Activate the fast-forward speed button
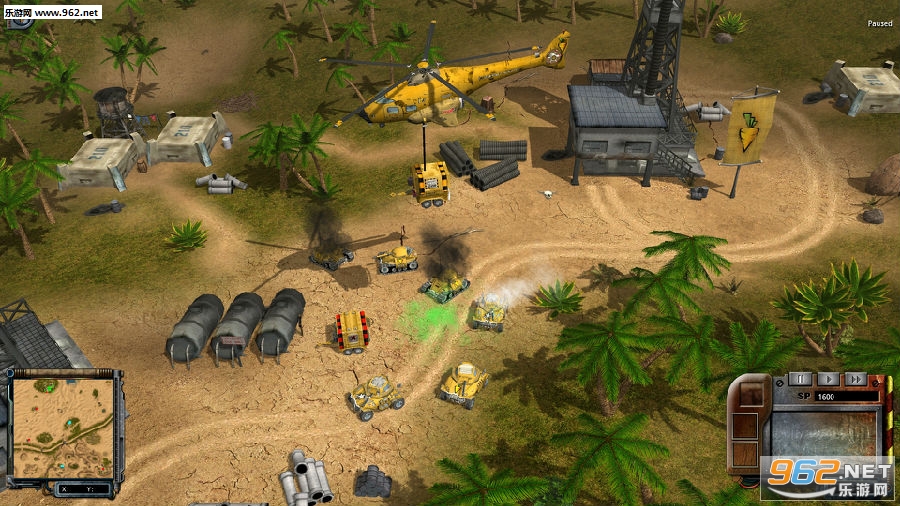Image resolution: width=900 pixels, height=506 pixels. tap(854, 379)
